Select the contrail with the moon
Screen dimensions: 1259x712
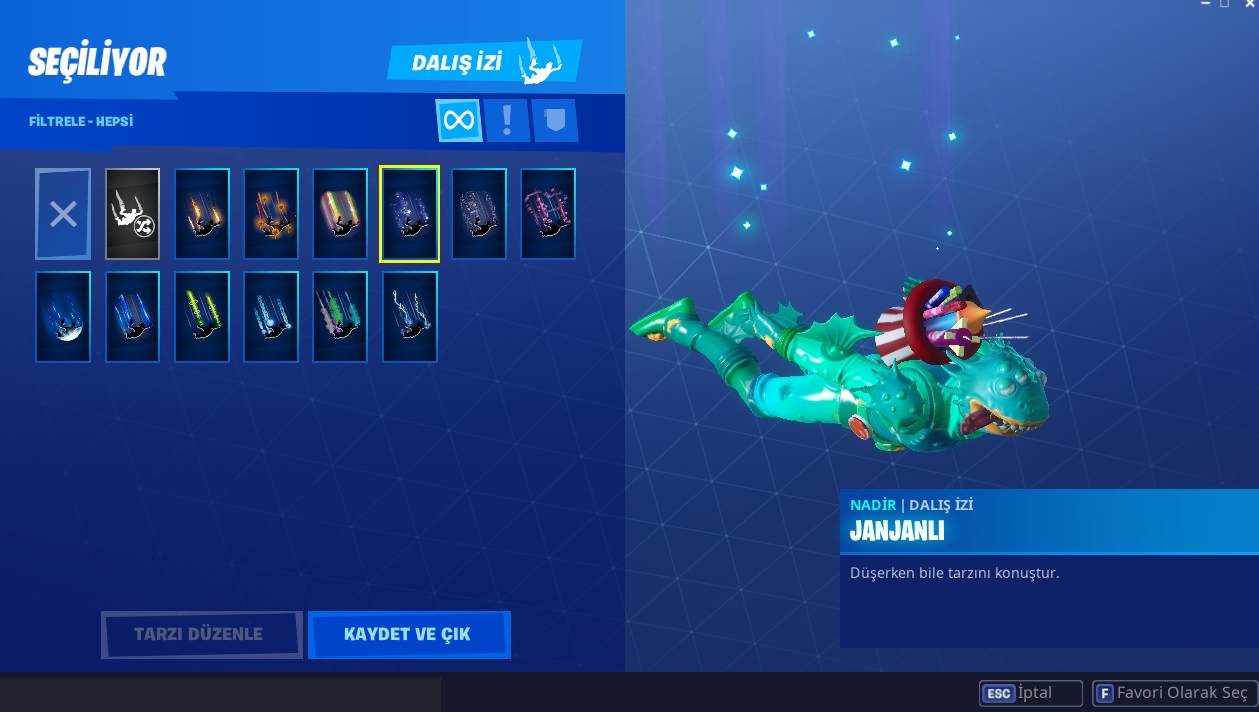(63, 317)
